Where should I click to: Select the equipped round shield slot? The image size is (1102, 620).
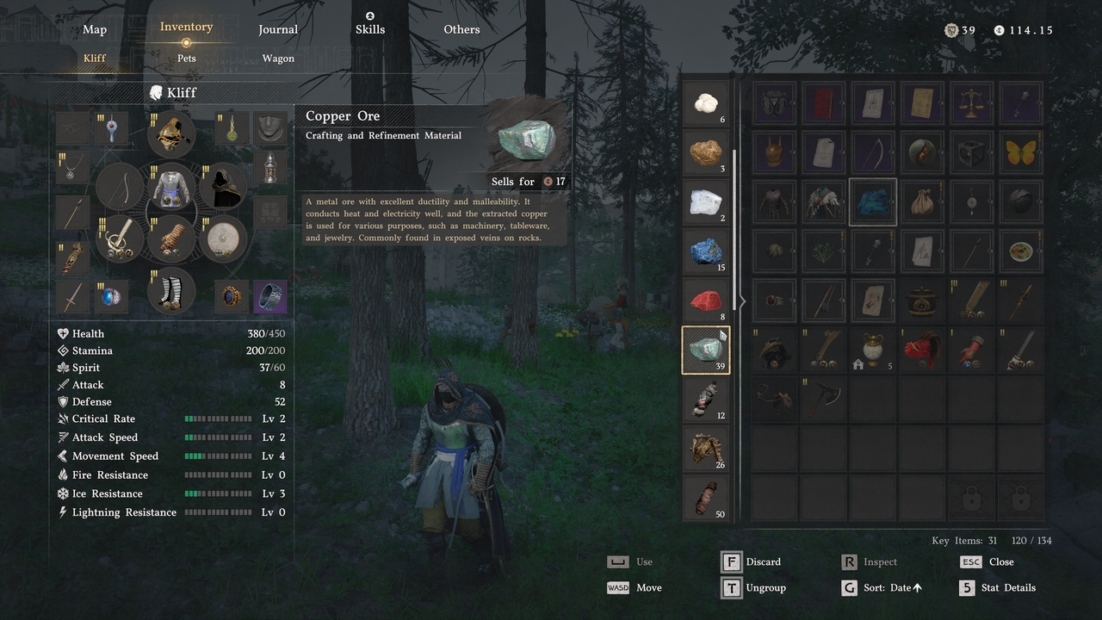click(222, 240)
